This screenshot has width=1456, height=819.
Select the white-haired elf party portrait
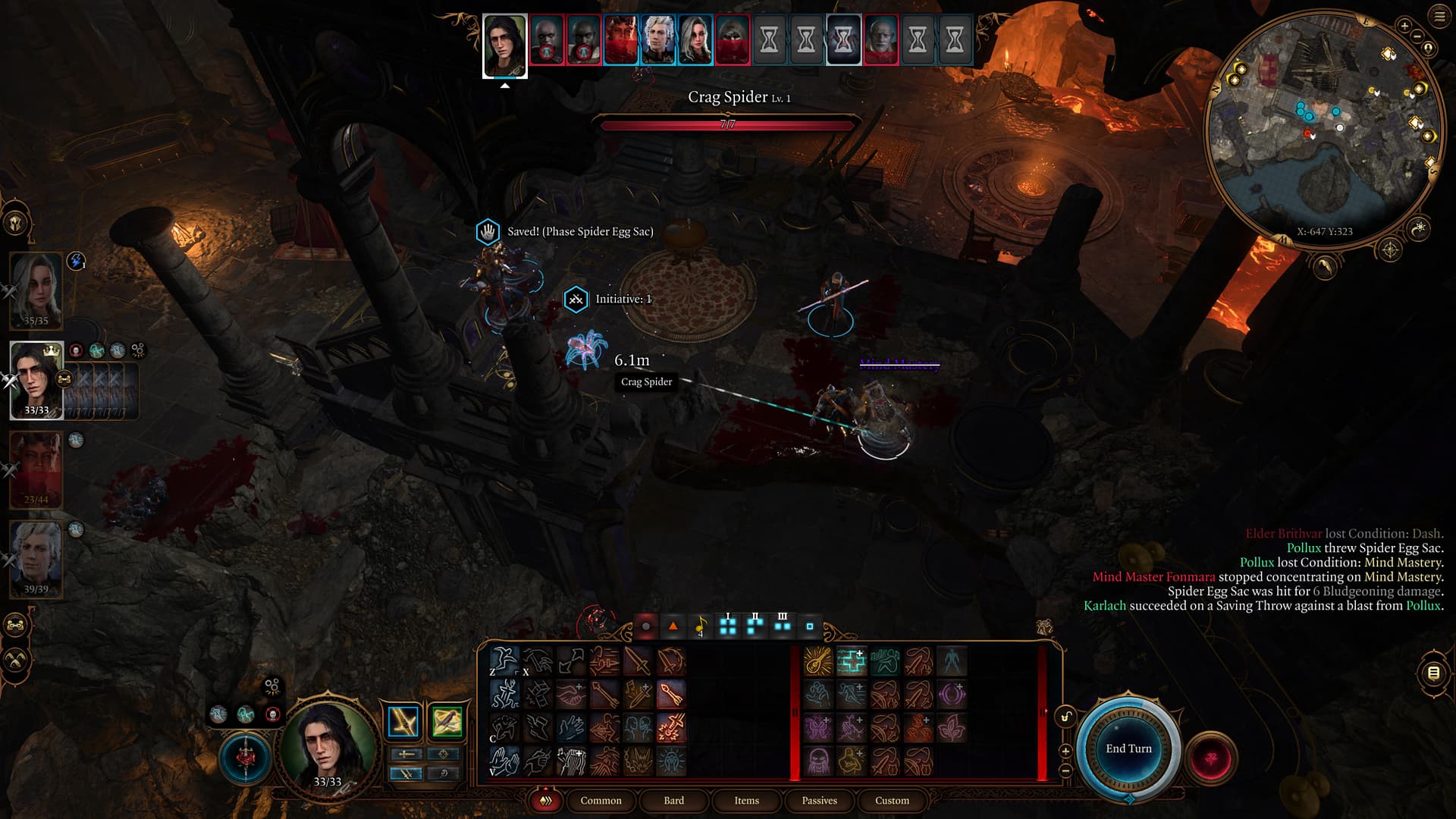[x=36, y=559]
